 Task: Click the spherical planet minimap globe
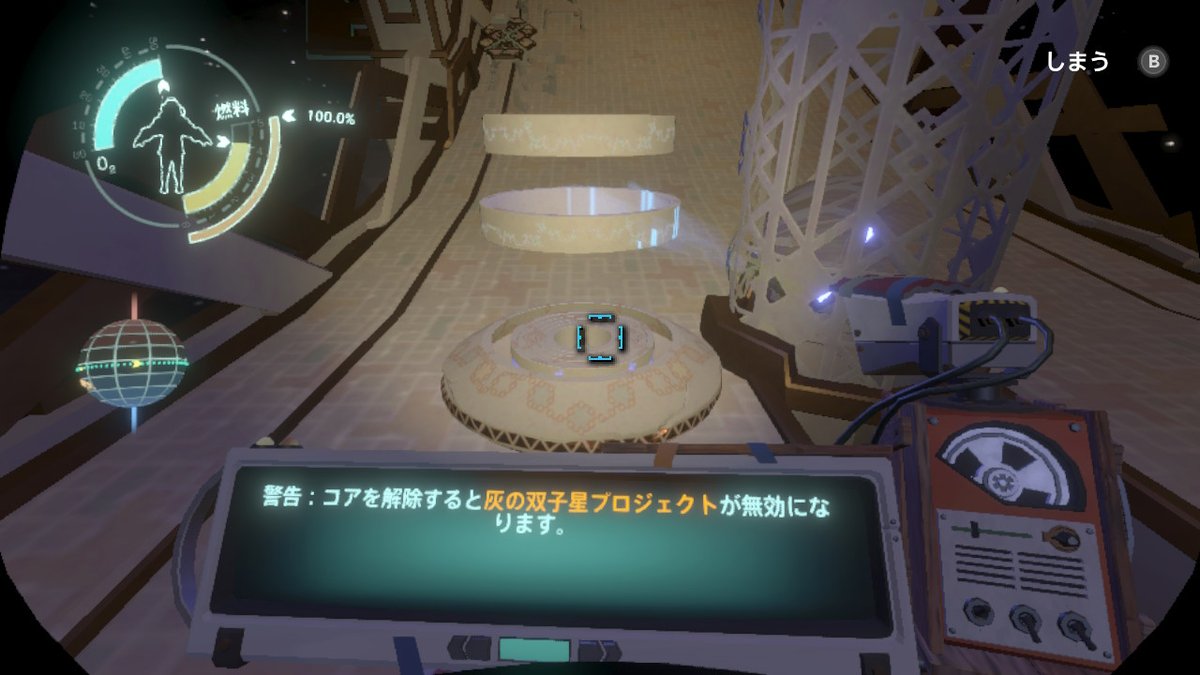pos(132,363)
